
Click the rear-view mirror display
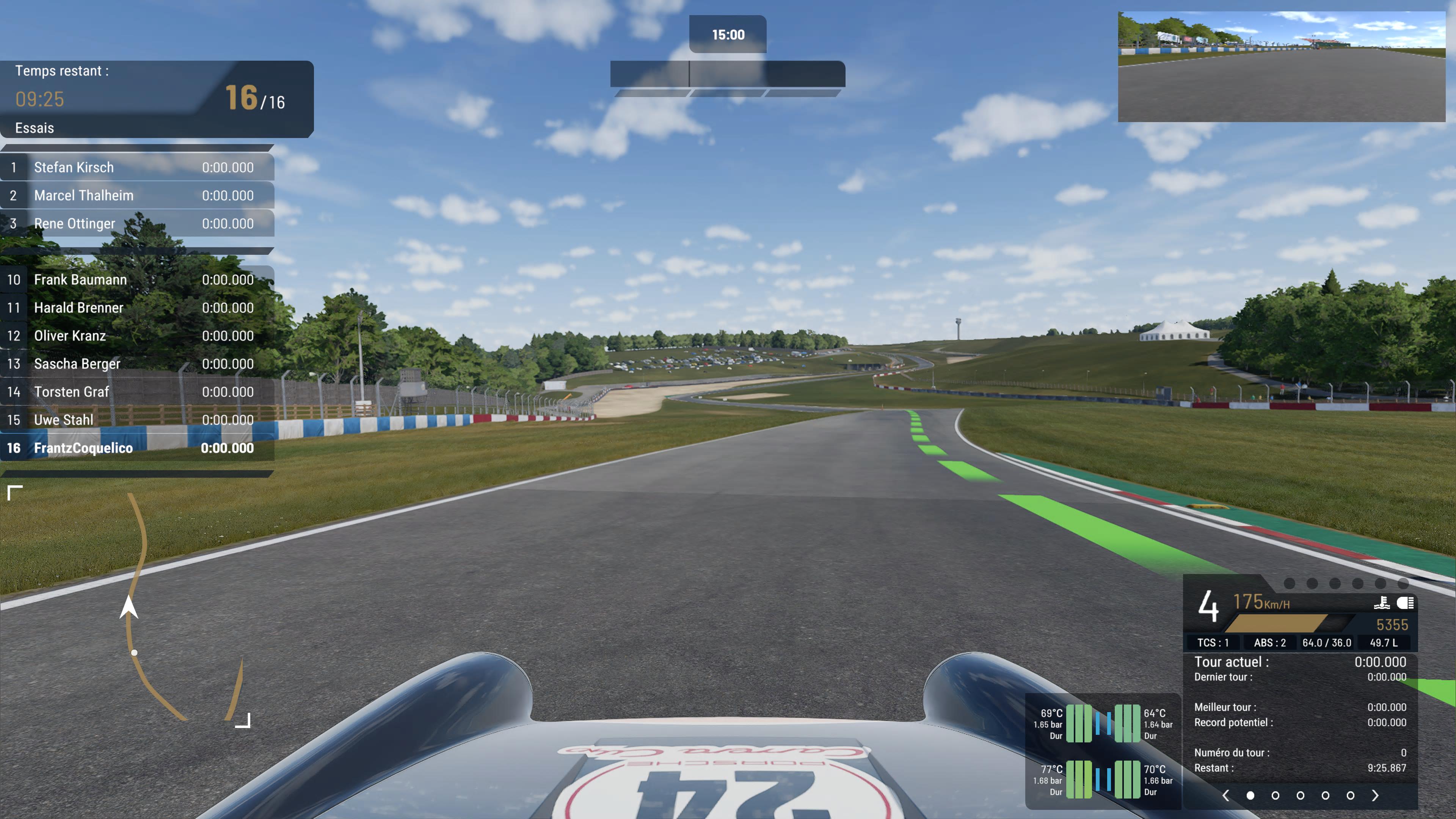click(1281, 67)
